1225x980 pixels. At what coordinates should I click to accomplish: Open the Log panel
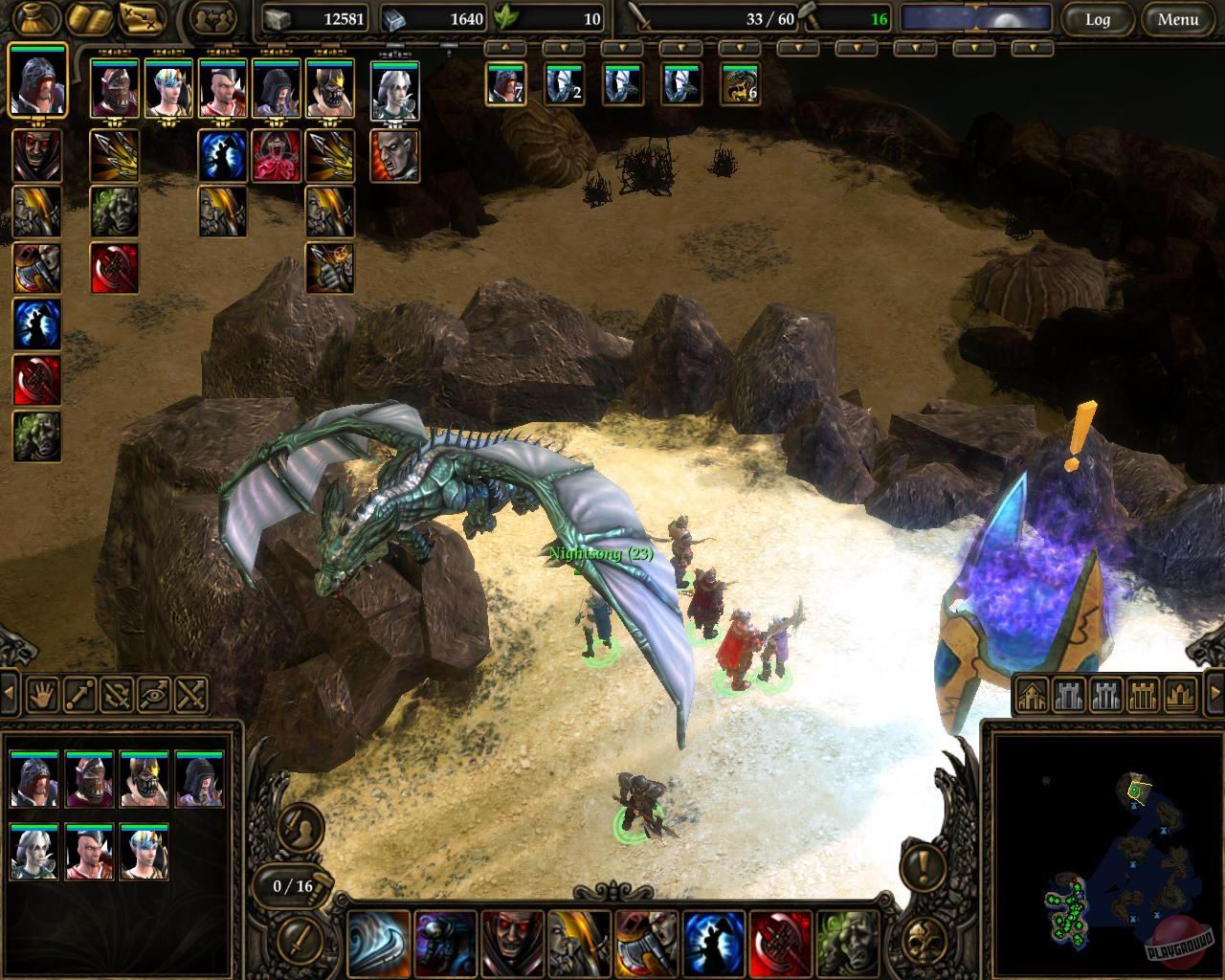coord(1097,20)
